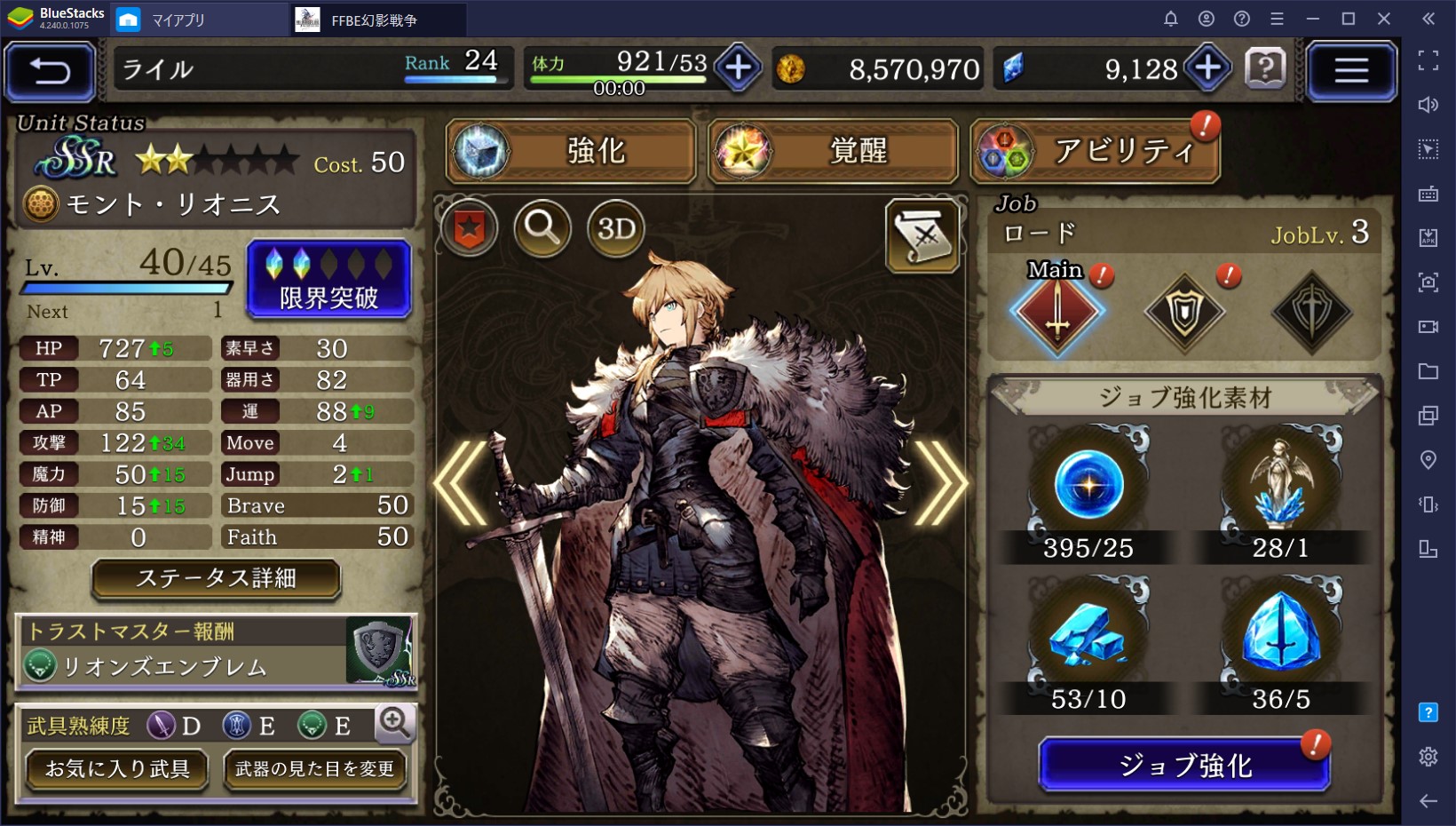1456x826 pixels.
Task: Open the magnifier to enlarge character artwork
Action: pos(542,229)
